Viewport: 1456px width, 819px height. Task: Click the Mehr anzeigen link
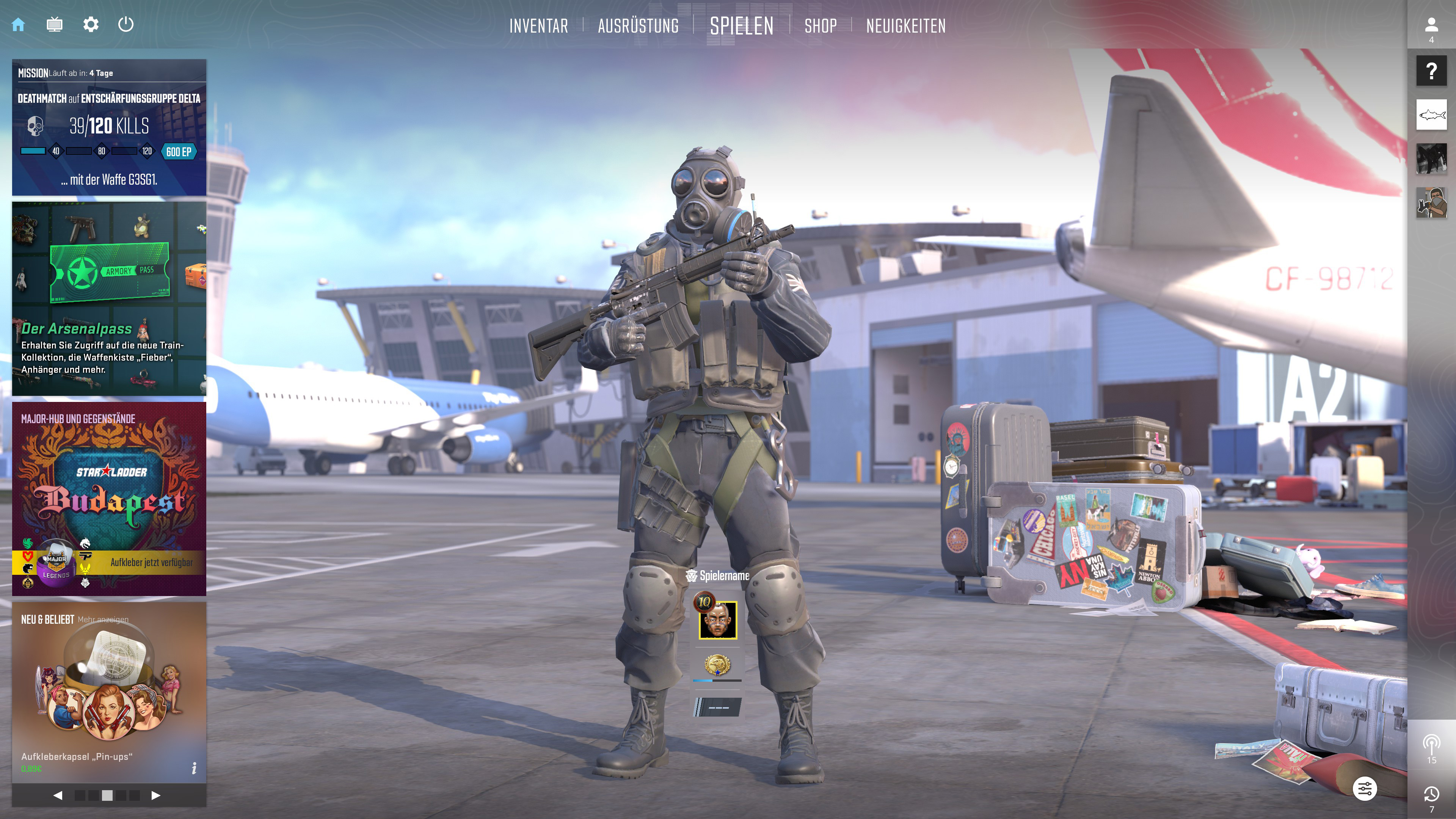tap(103, 620)
